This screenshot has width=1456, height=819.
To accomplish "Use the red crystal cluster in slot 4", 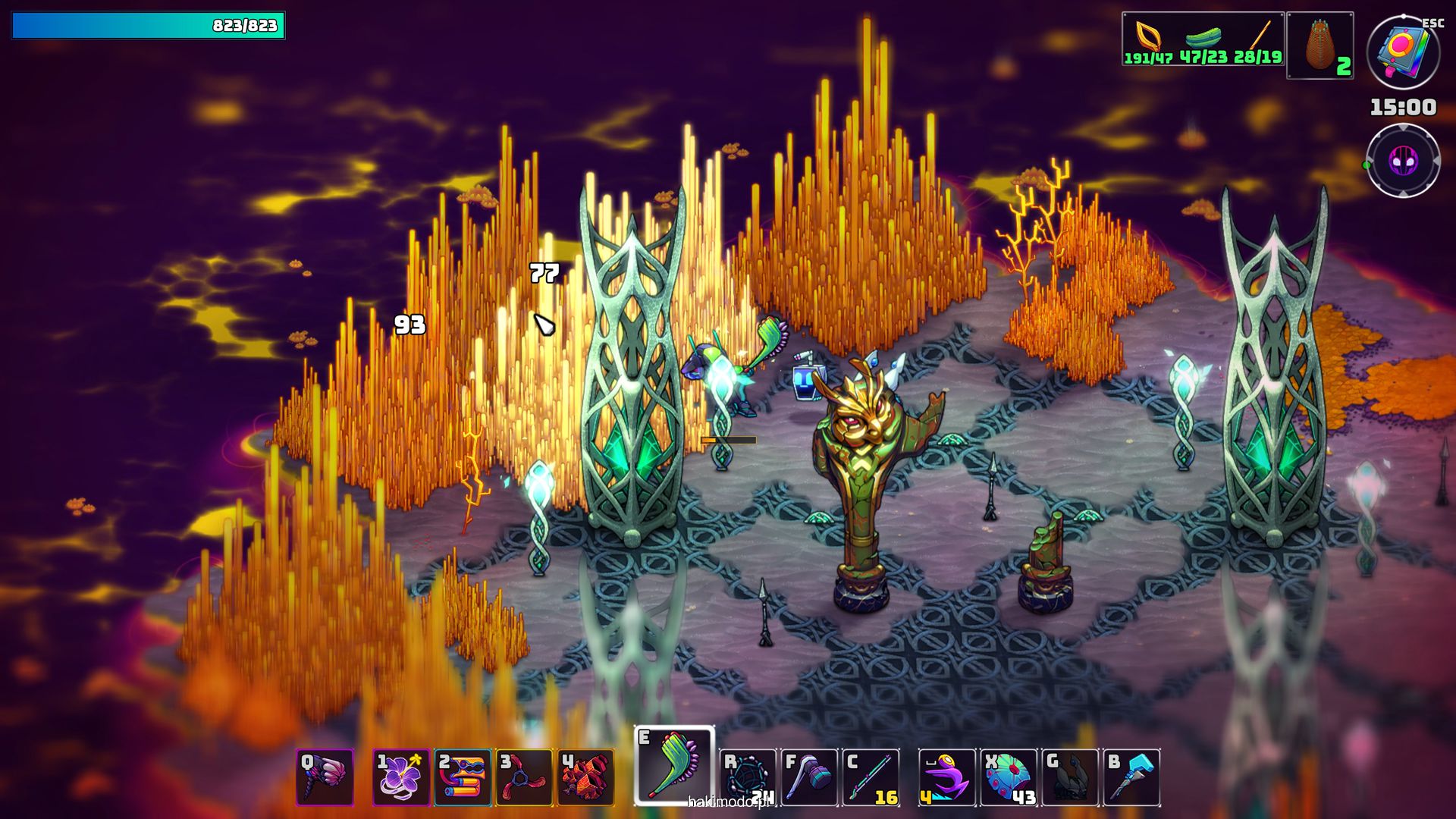I will pos(585,777).
